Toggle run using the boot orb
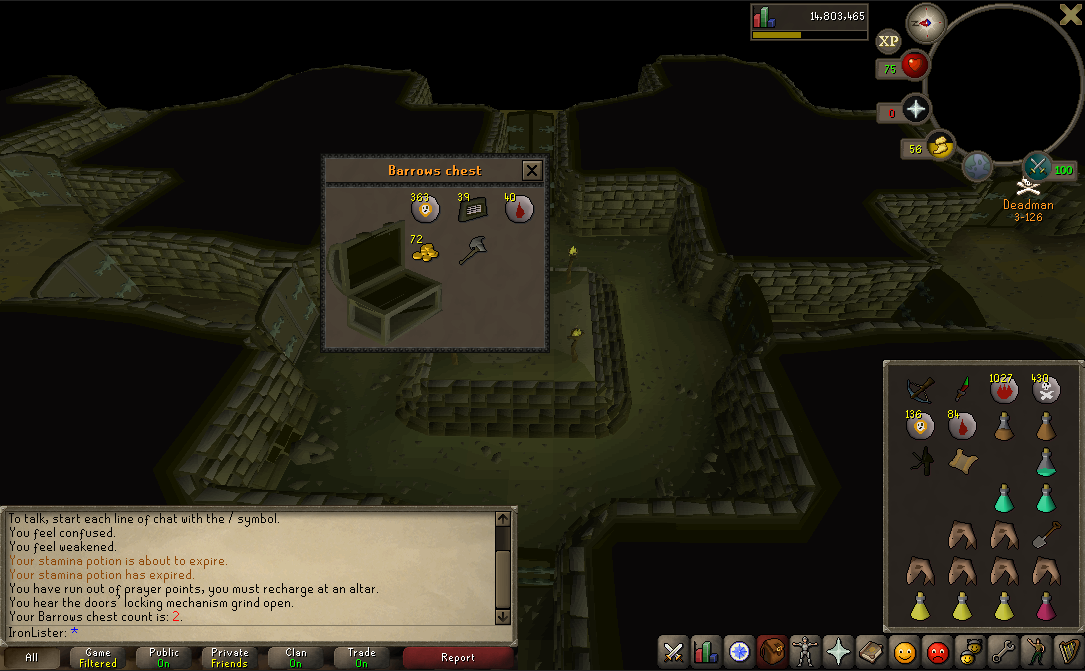 [940, 146]
